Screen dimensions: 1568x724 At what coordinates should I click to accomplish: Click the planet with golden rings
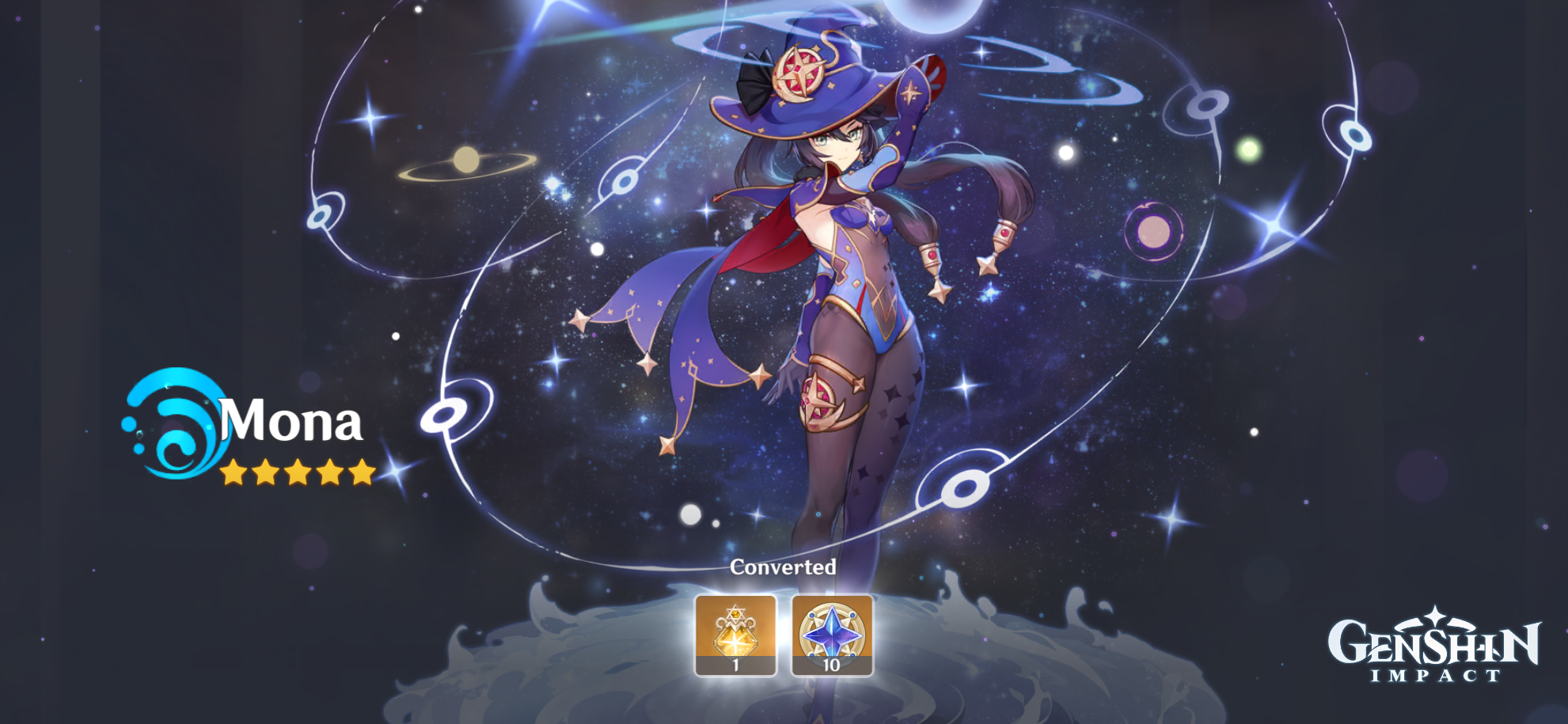tap(467, 160)
